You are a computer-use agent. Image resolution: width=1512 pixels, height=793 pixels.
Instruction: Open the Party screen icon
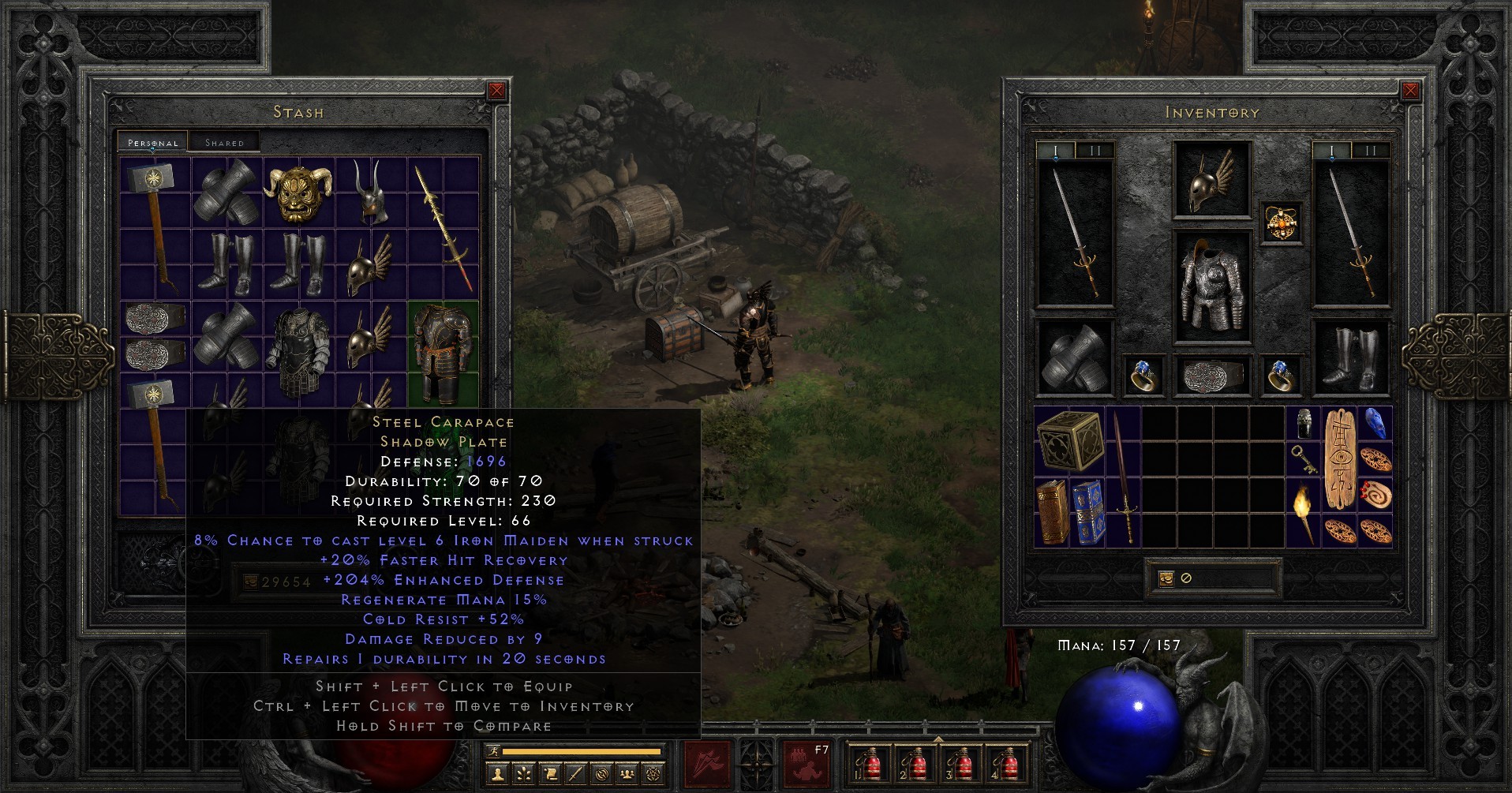pyautogui.click(x=627, y=773)
